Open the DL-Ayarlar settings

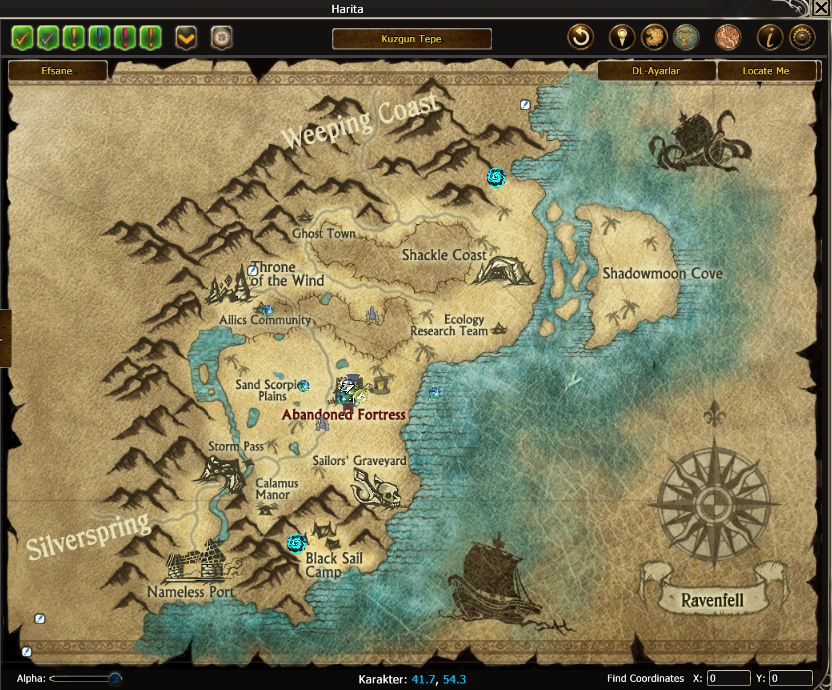click(656, 71)
